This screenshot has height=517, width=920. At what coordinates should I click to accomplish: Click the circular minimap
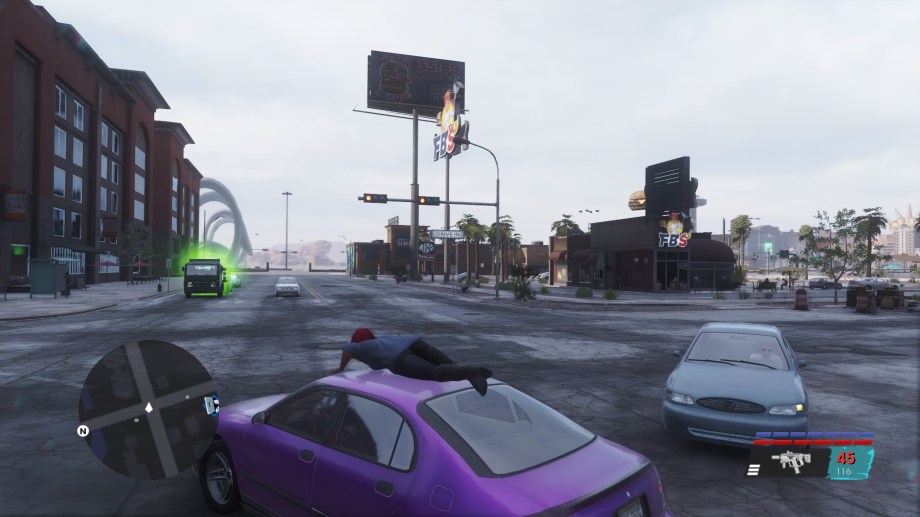pyautogui.click(x=147, y=408)
